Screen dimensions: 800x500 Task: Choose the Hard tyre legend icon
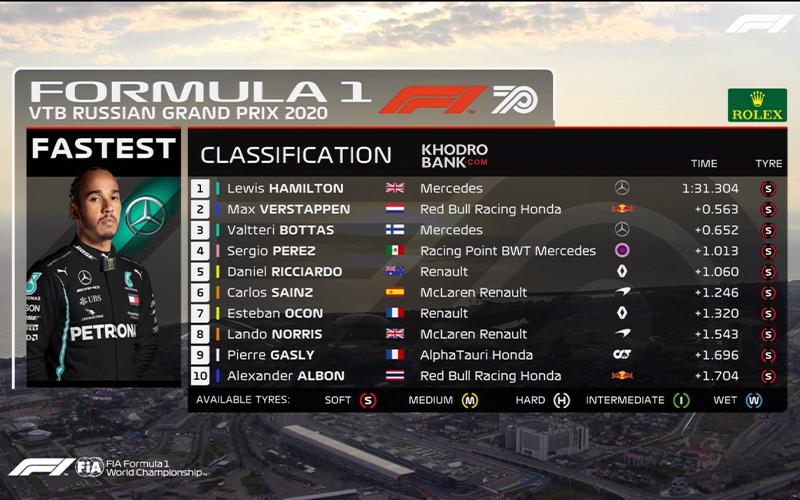(562, 401)
